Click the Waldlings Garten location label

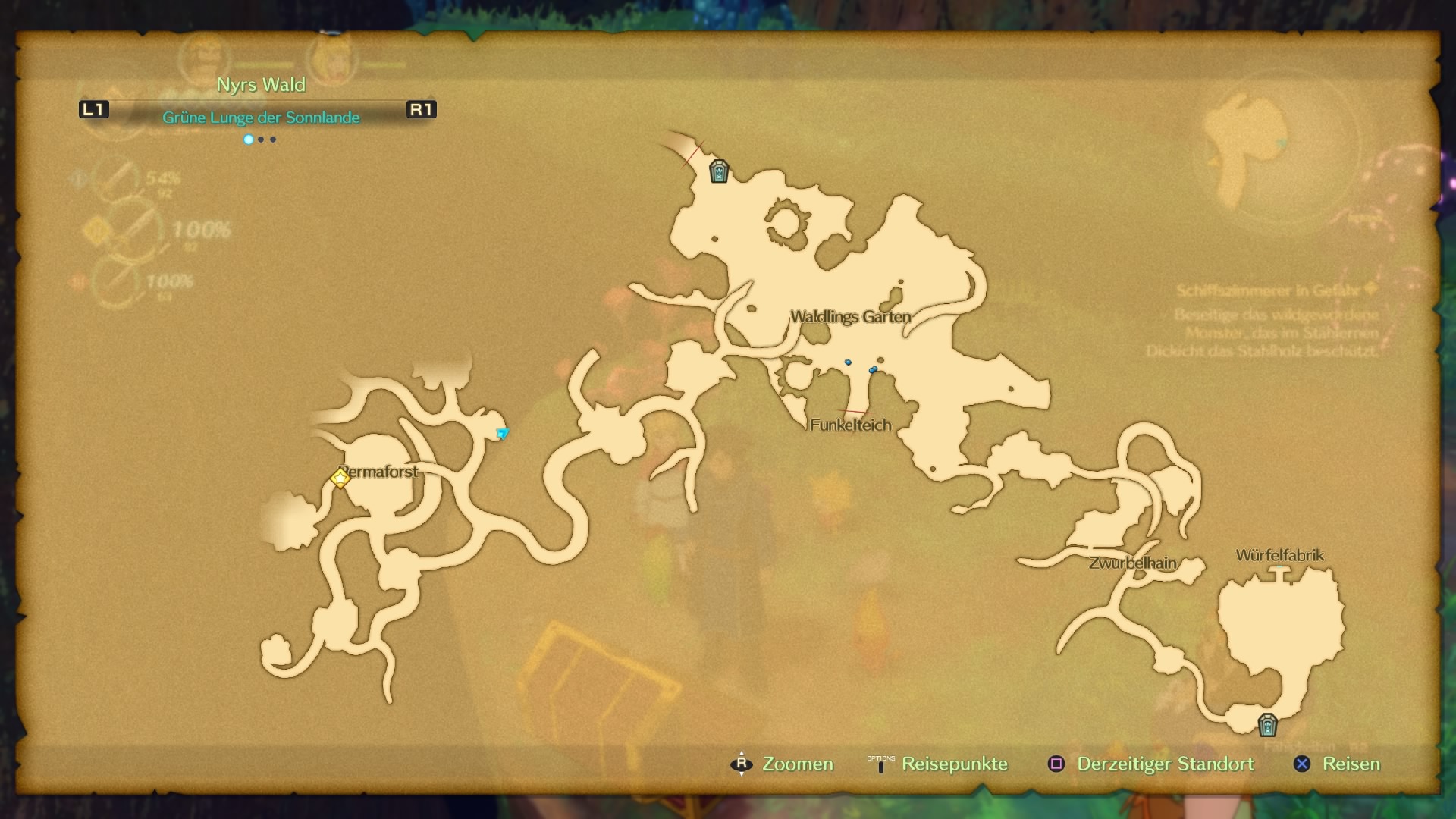850,317
